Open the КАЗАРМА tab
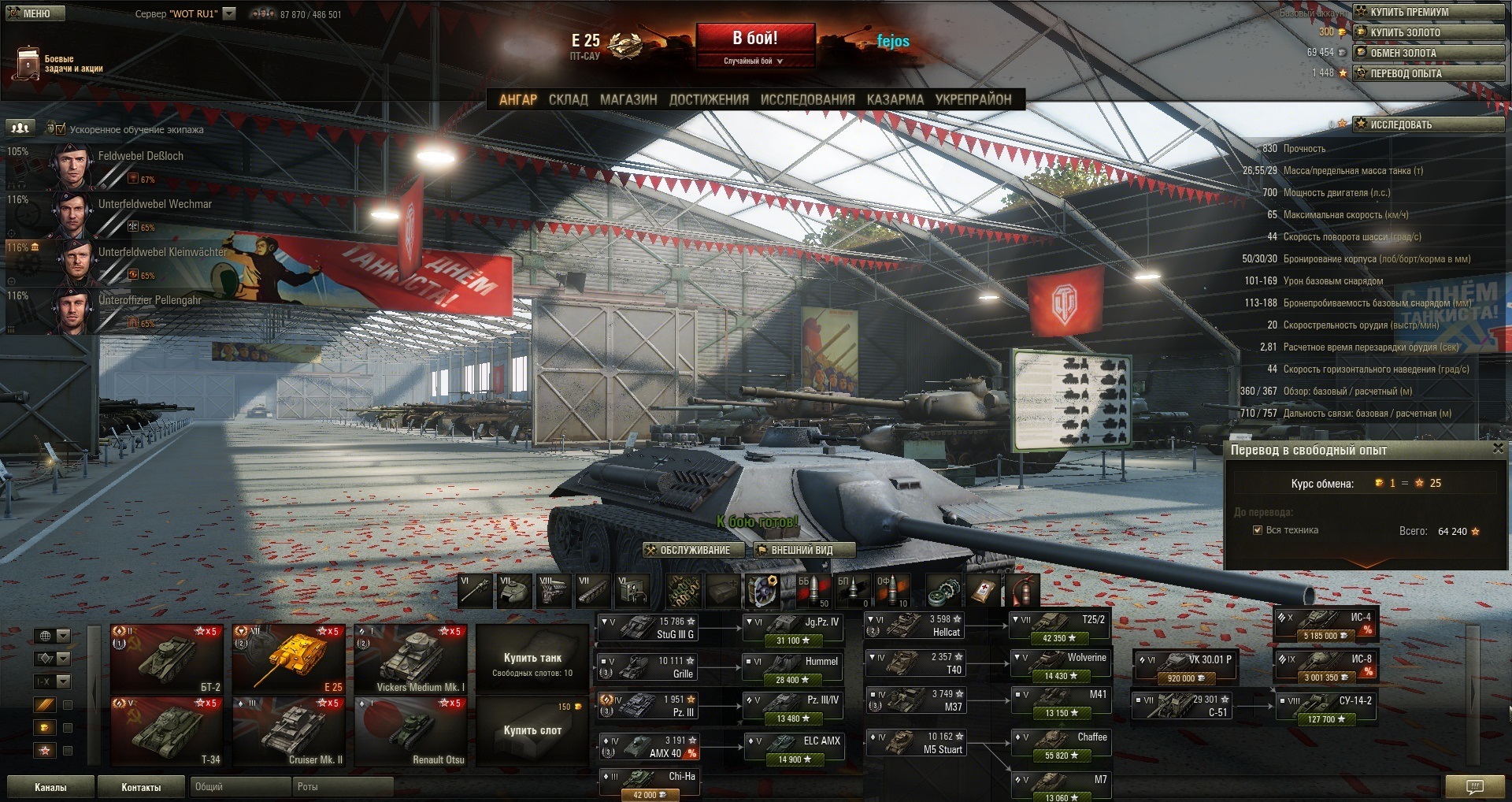Screen dimensions: 1512x802 click(895, 99)
